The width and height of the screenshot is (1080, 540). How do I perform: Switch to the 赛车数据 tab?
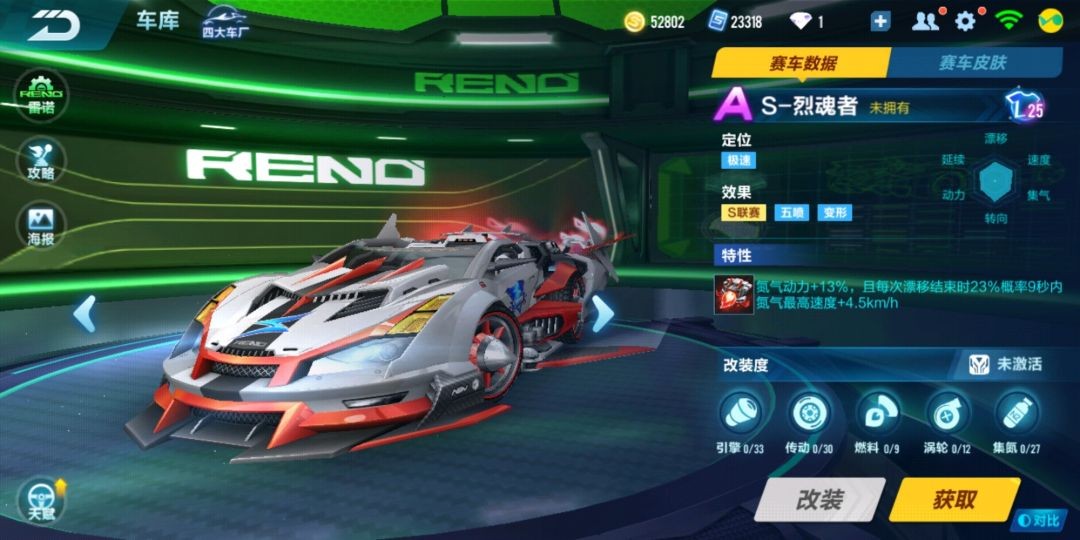point(801,63)
